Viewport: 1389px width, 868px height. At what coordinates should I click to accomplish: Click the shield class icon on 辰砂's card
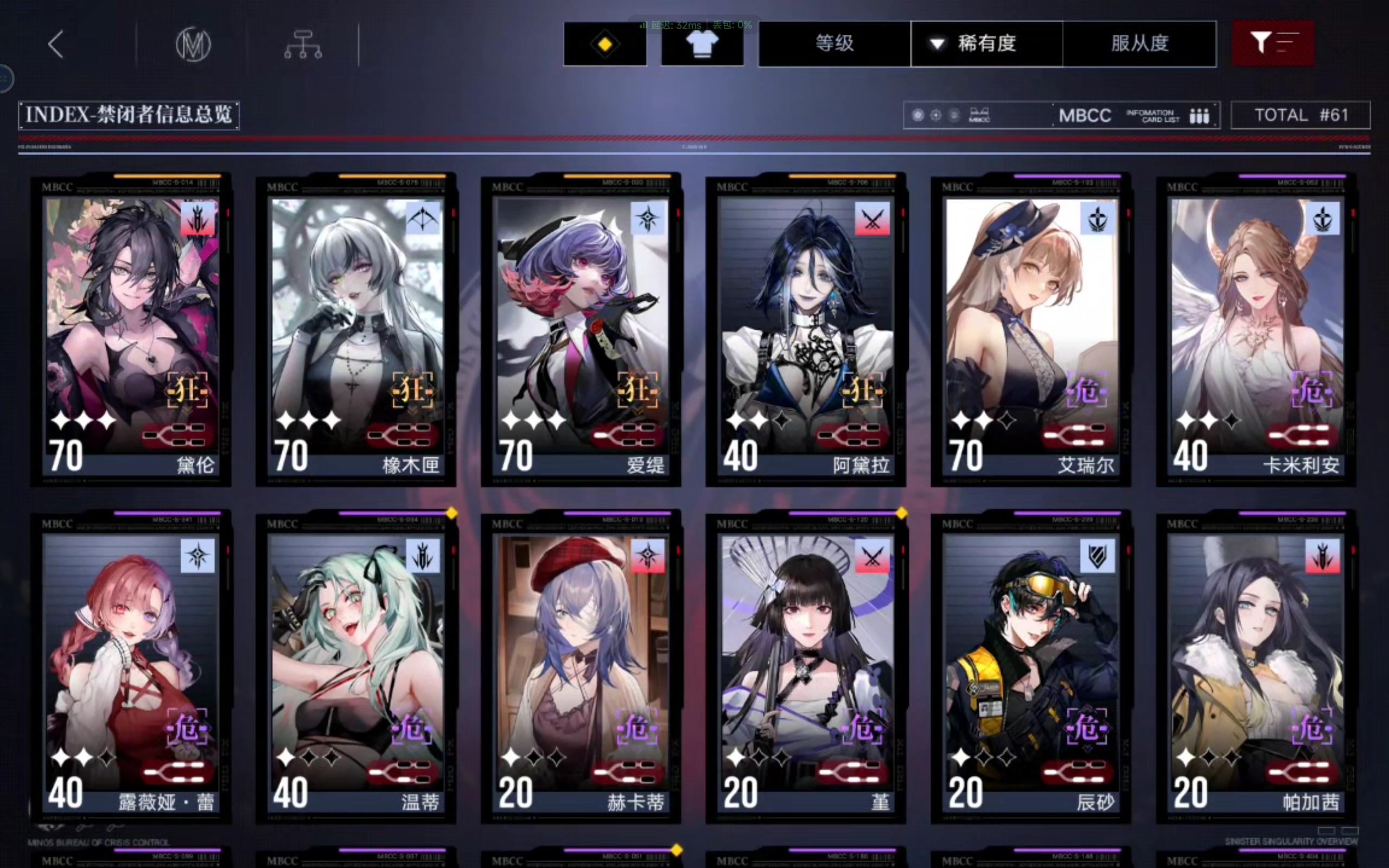[x=1097, y=554]
